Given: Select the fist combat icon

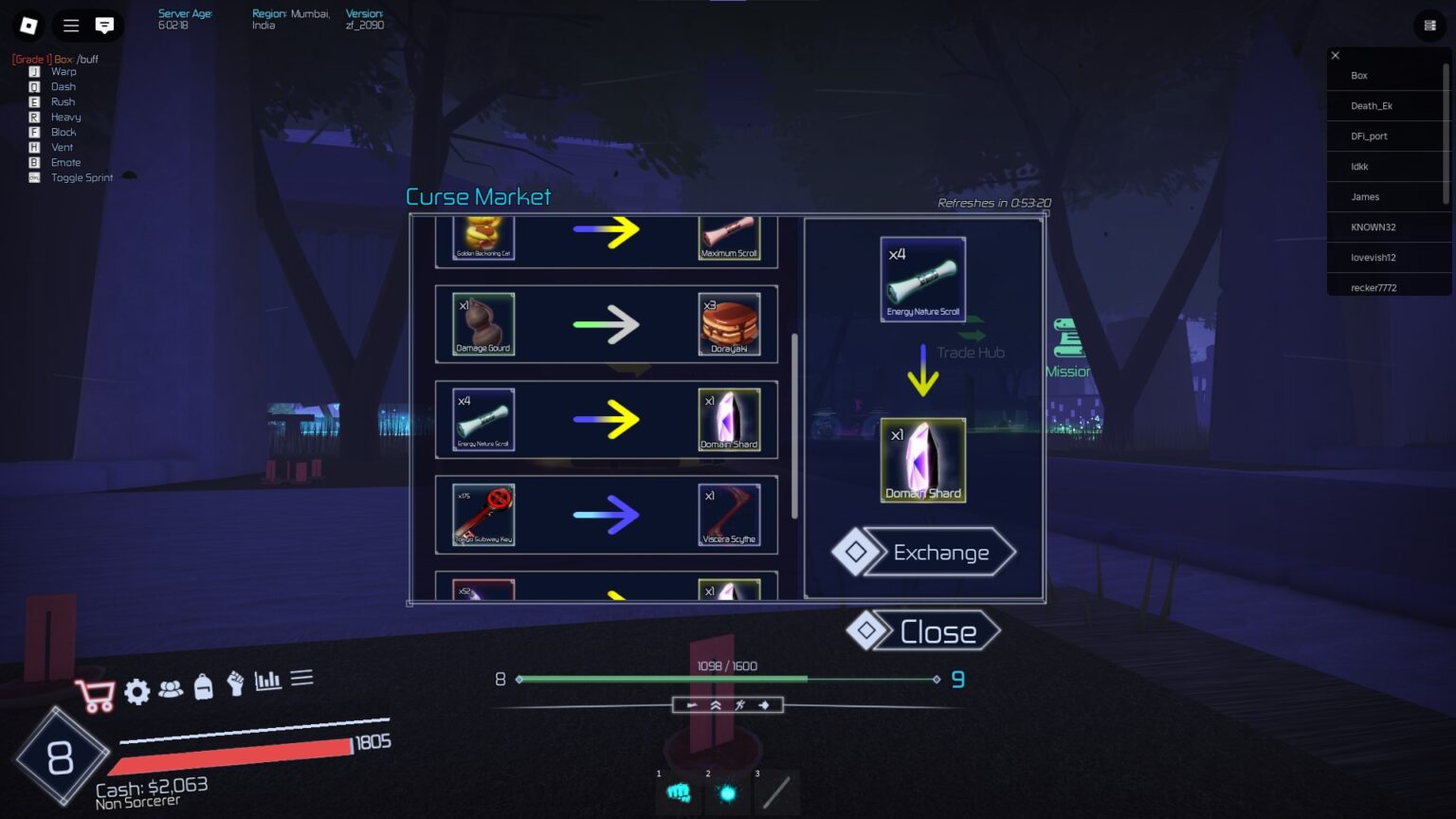Looking at the screenshot, I should click(x=235, y=691).
